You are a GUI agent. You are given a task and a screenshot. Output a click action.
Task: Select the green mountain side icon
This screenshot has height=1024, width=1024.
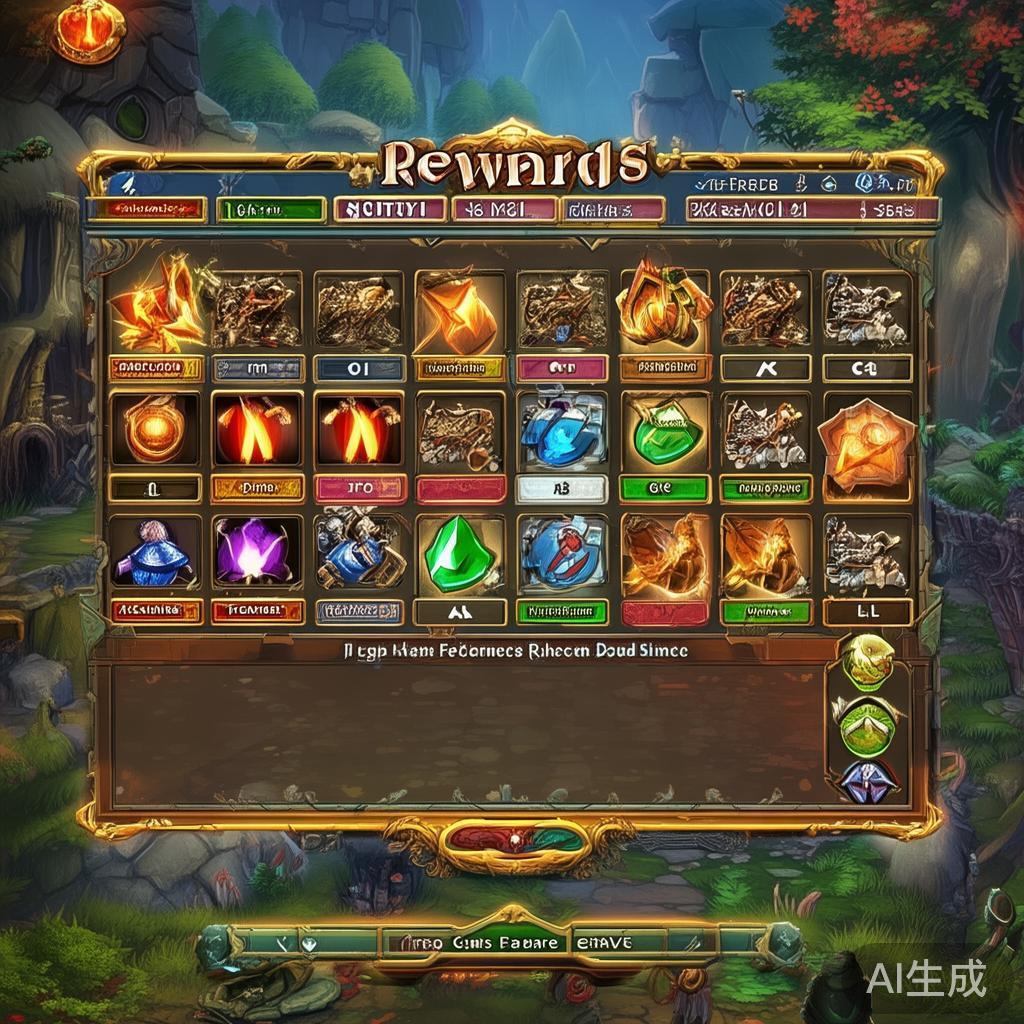(x=866, y=722)
